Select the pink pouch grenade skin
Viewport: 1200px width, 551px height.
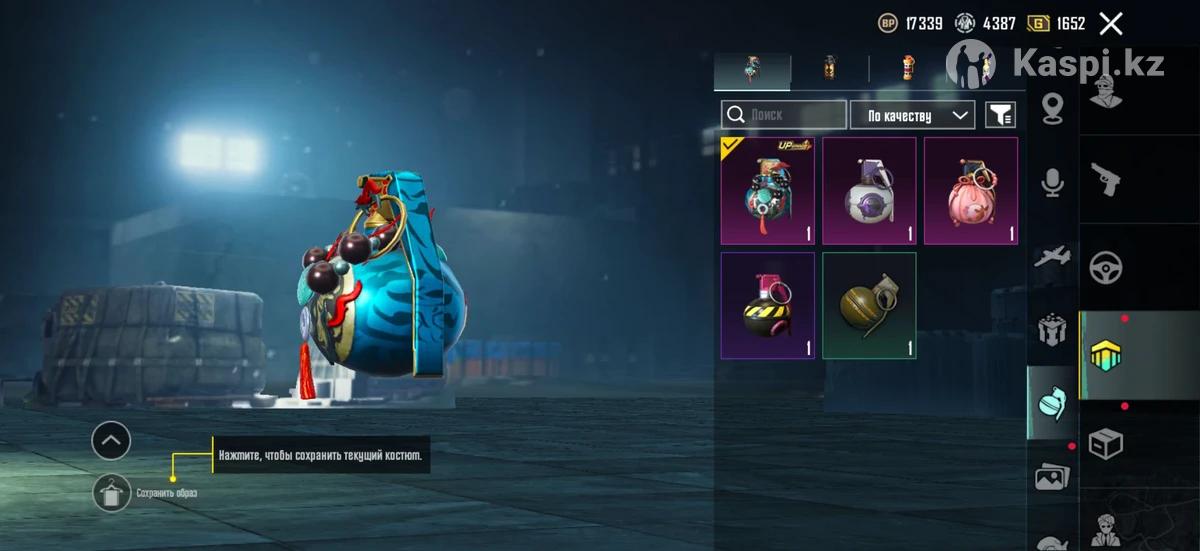(x=970, y=191)
